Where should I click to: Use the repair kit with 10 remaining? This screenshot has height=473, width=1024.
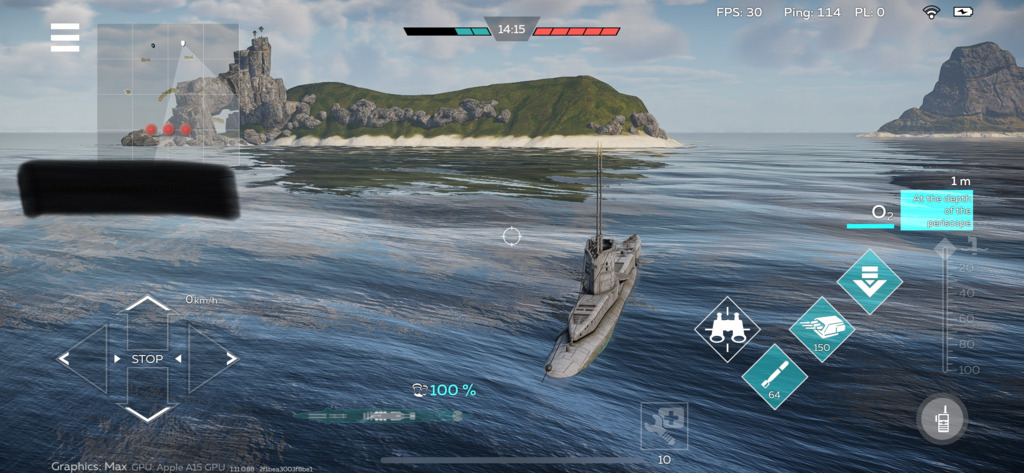(664, 428)
